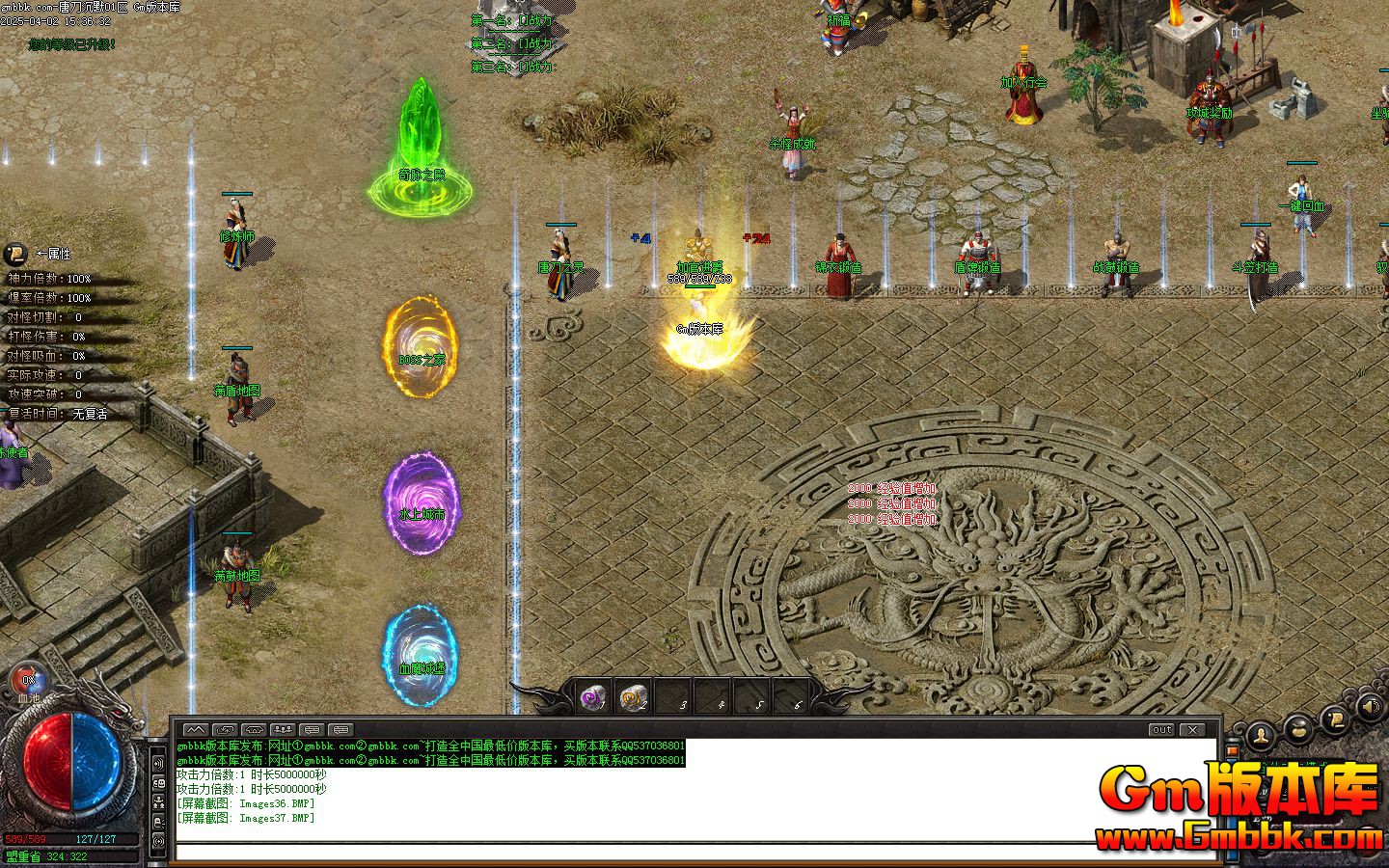Cast the purple skill in hotbar slot 1

point(592,697)
